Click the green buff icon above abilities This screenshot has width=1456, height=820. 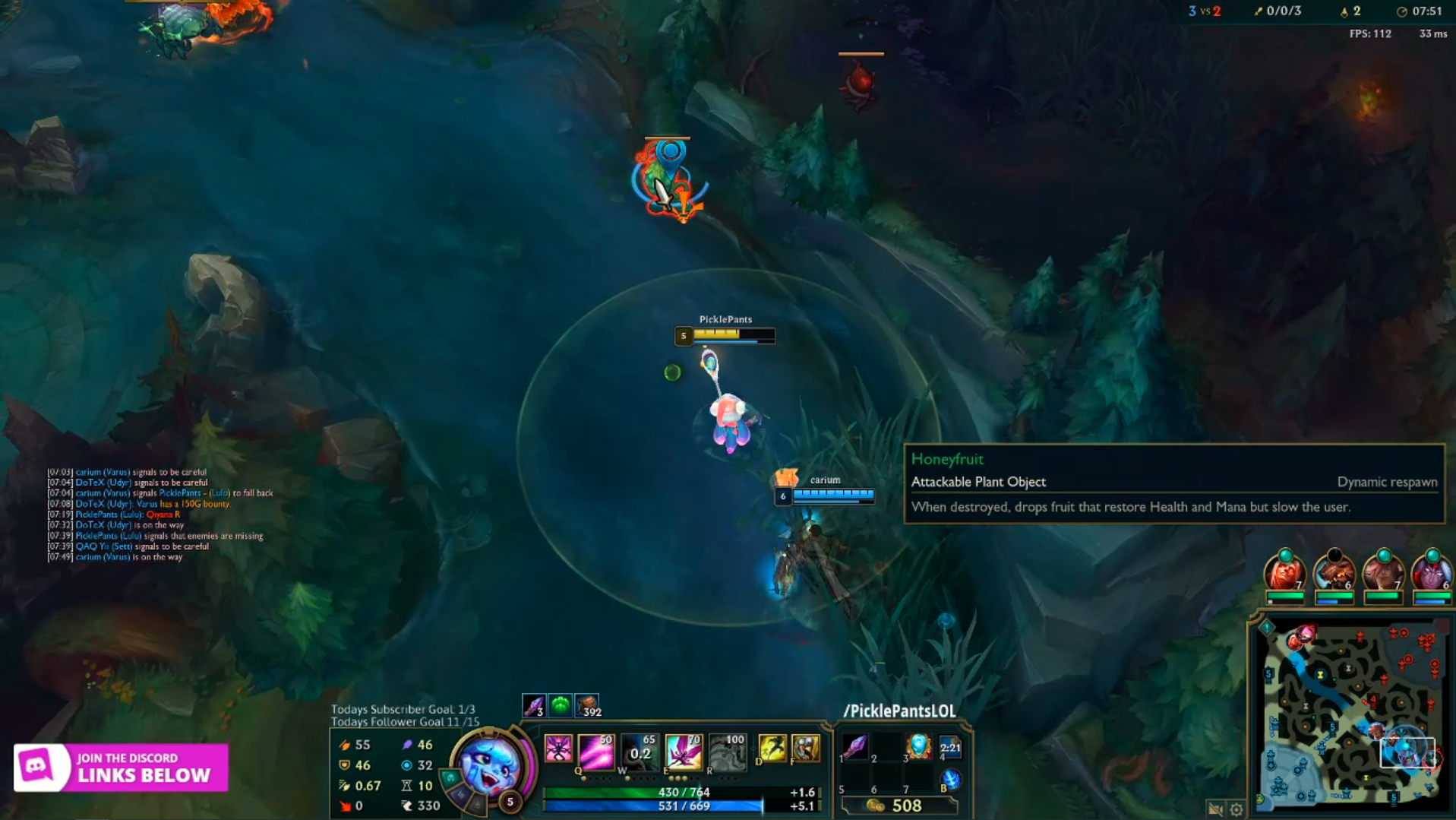(x=560, y=706)
